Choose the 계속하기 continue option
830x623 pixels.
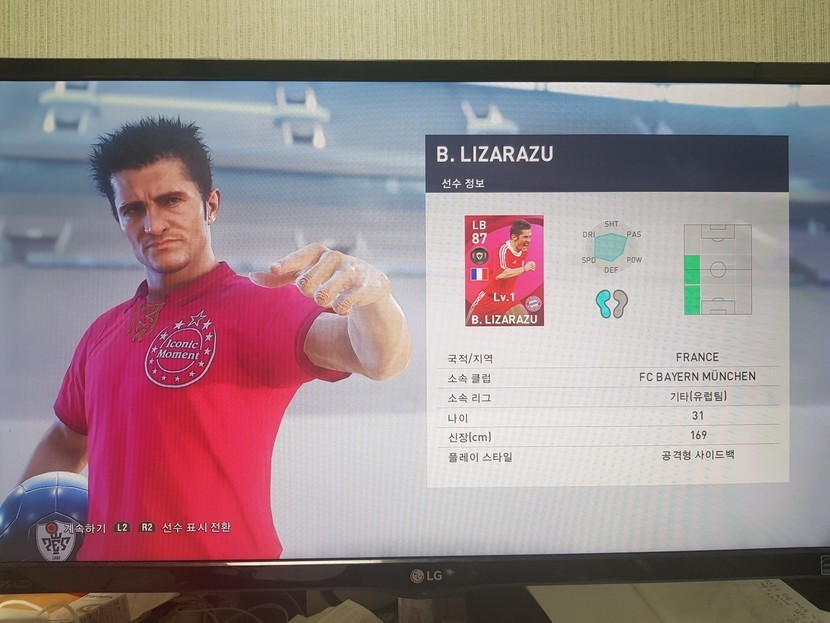point(85,526)
